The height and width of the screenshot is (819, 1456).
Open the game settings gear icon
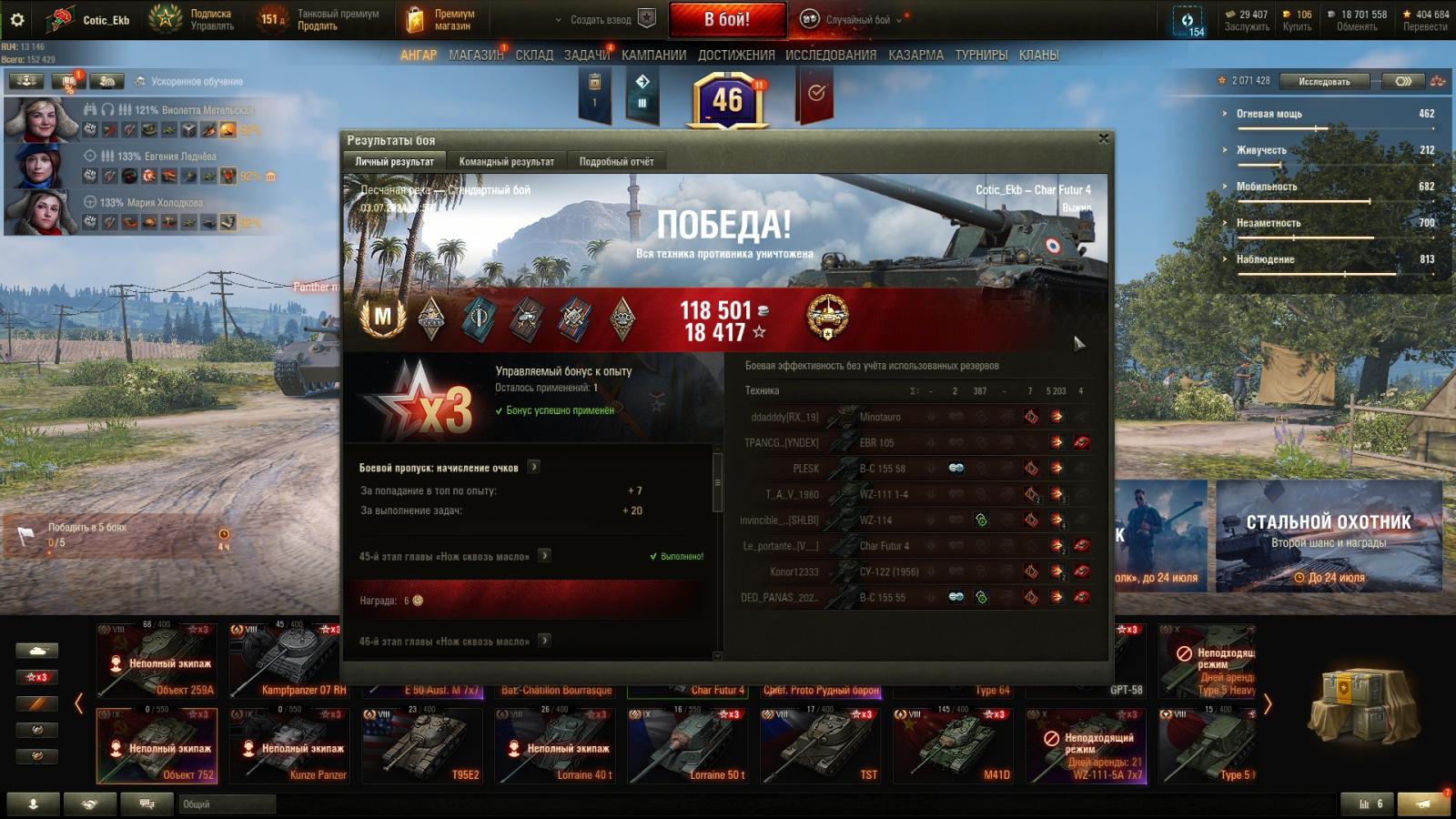(16, 19)
